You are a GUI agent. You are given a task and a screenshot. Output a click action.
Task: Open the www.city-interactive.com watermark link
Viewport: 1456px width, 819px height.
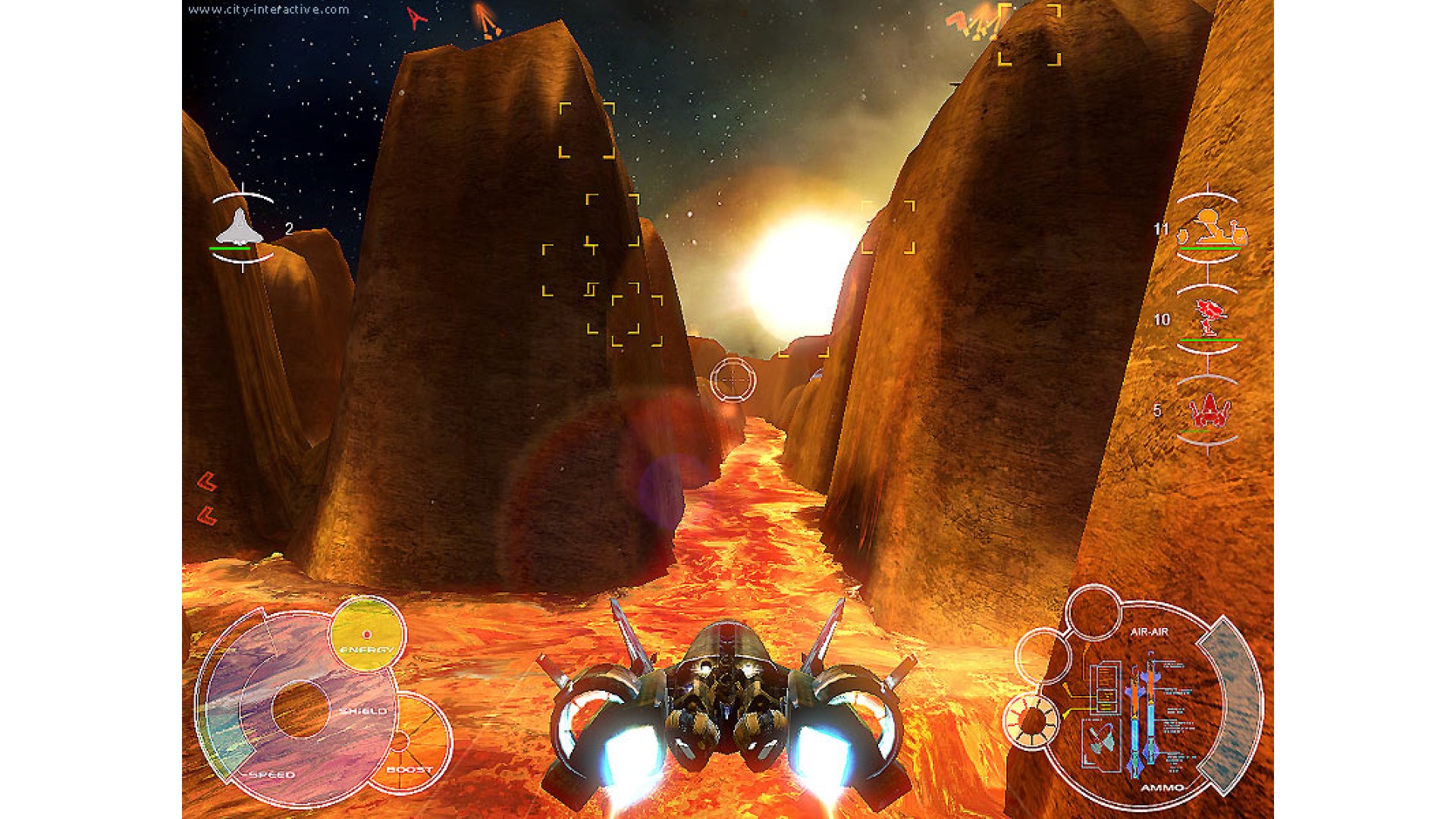(x=268, y=10)
